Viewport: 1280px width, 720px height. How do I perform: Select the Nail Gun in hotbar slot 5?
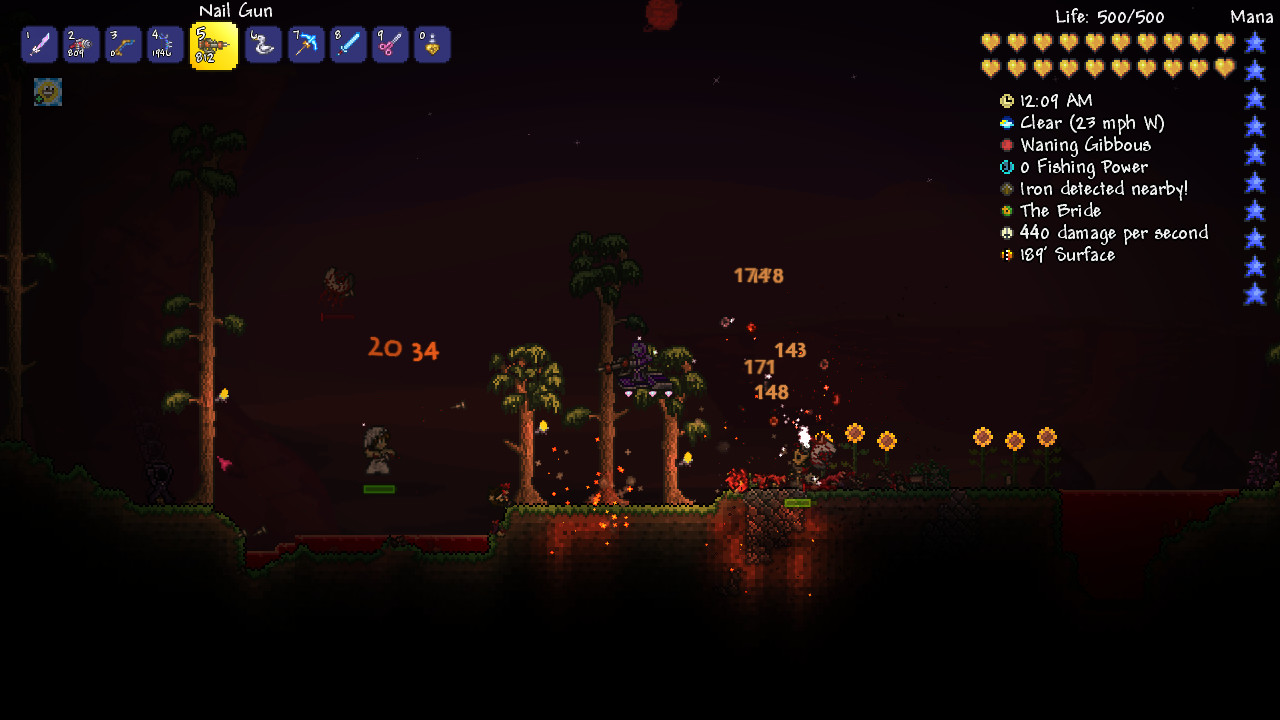pyautogui.click(x=213, y=43)
